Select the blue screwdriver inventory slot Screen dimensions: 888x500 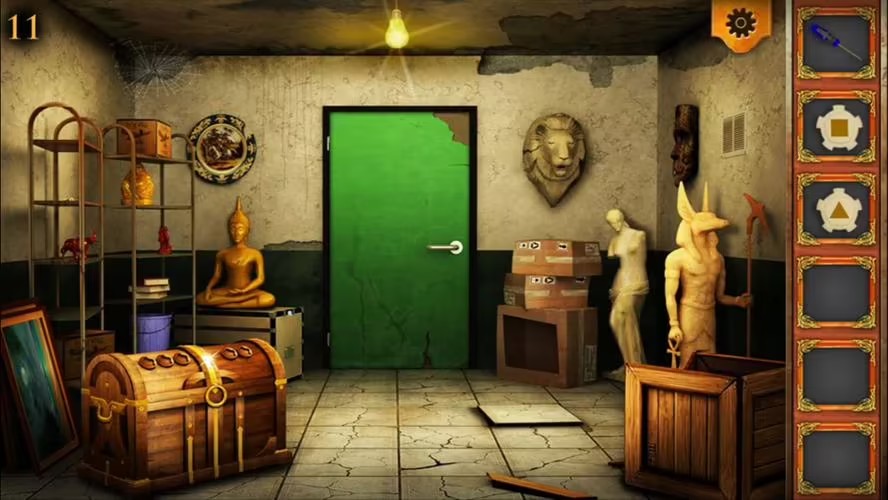click(x=836, y=42)
